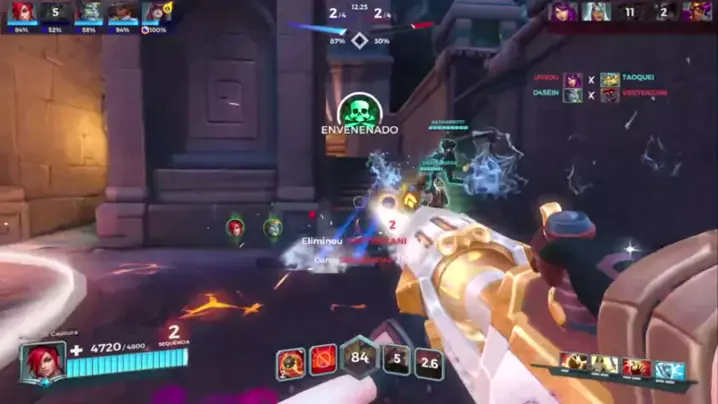The image size is (718, 404).
Task: Trigger the ability on 2.6 second cooldown
Action: [x=429, y=362]
